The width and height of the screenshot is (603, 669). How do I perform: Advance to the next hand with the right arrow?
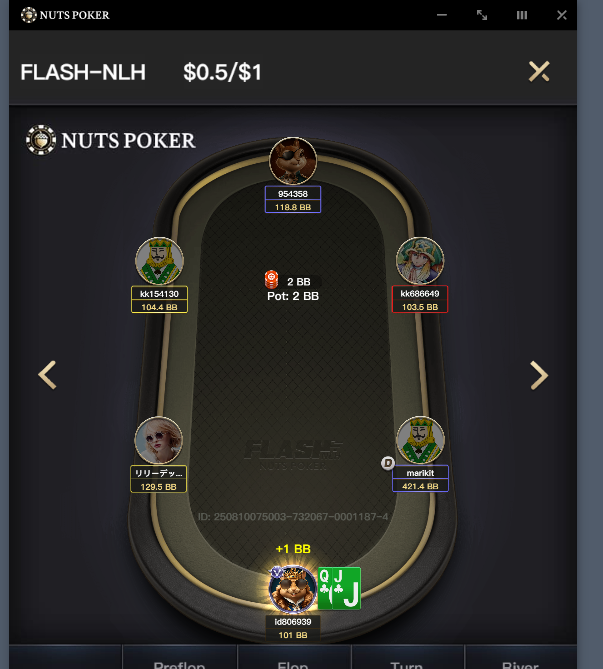(x=539, y=375)
